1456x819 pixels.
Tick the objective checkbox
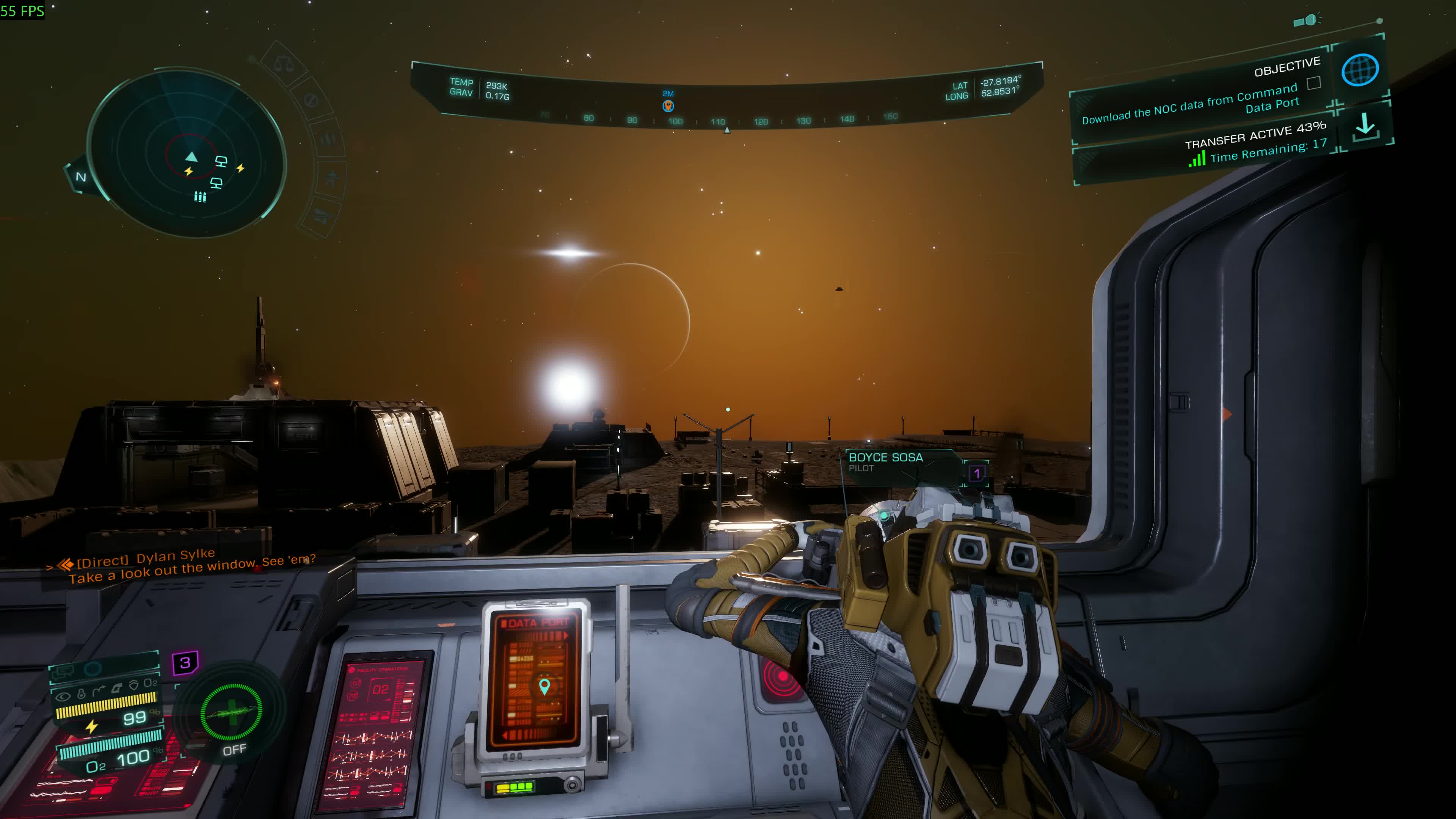(x=1314, y=83)
